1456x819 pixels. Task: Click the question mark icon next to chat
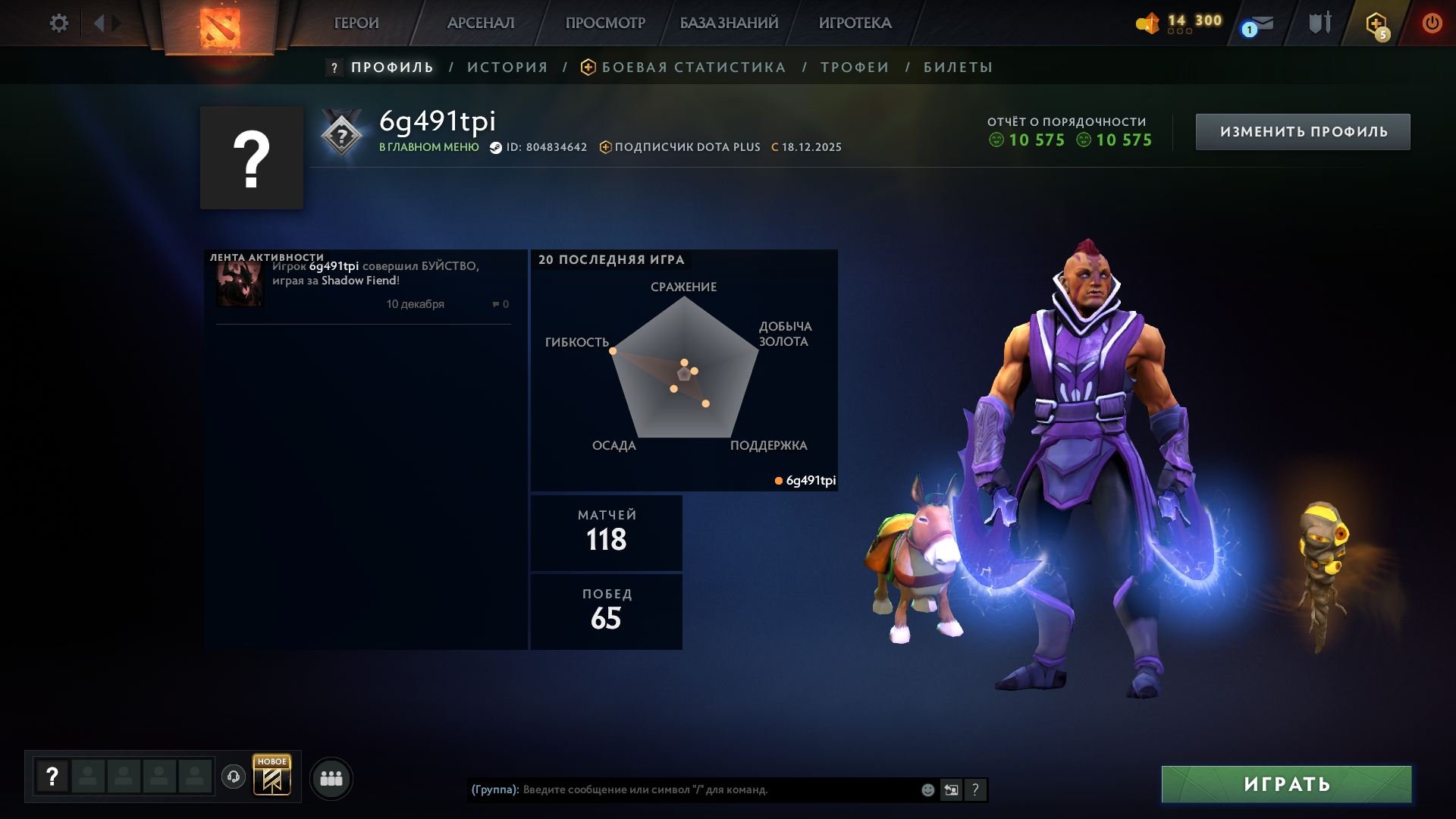click(976, 789)
